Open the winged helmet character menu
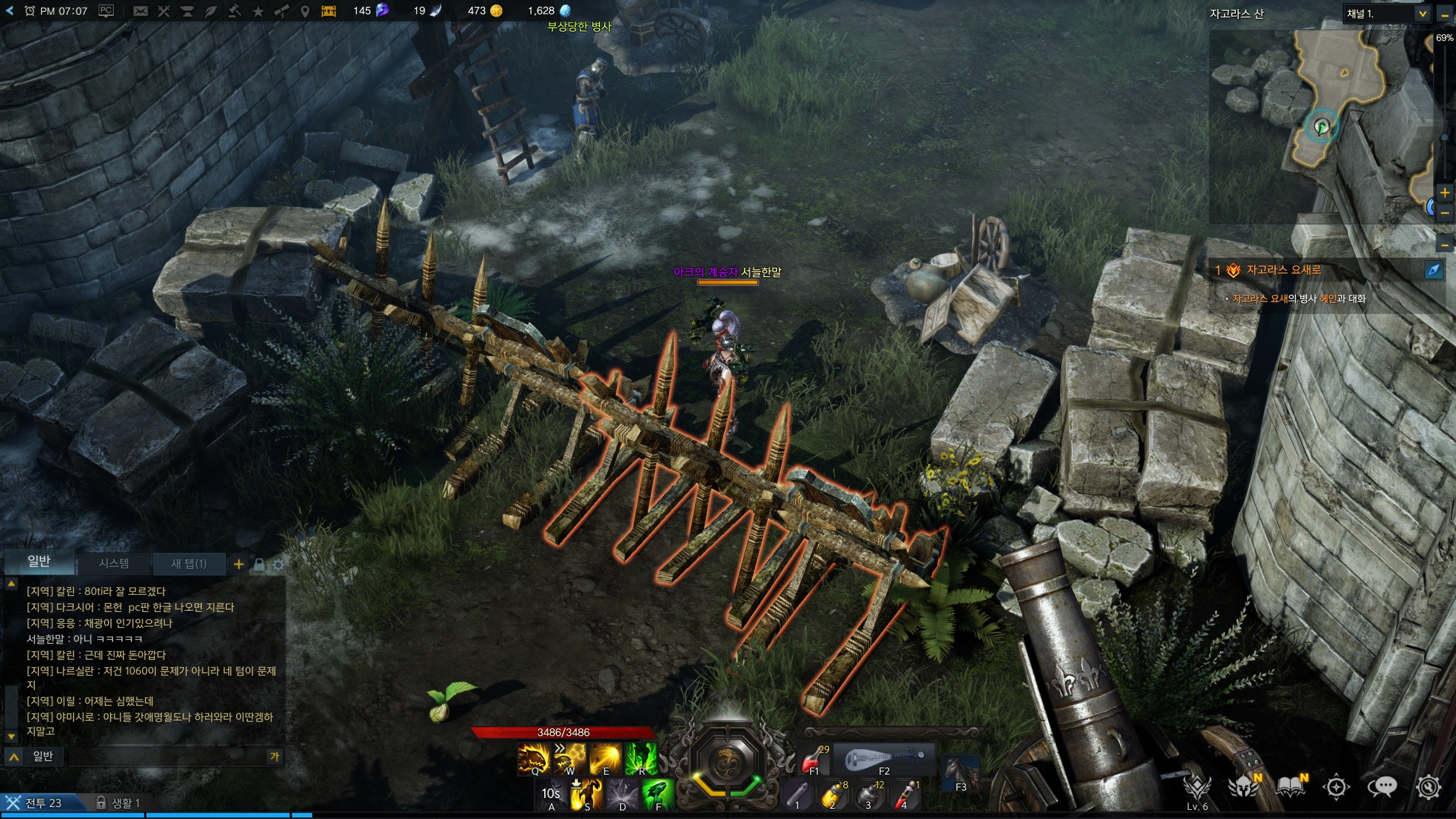Screen dimensions: 1456x819 click(x=1243, y=787)
